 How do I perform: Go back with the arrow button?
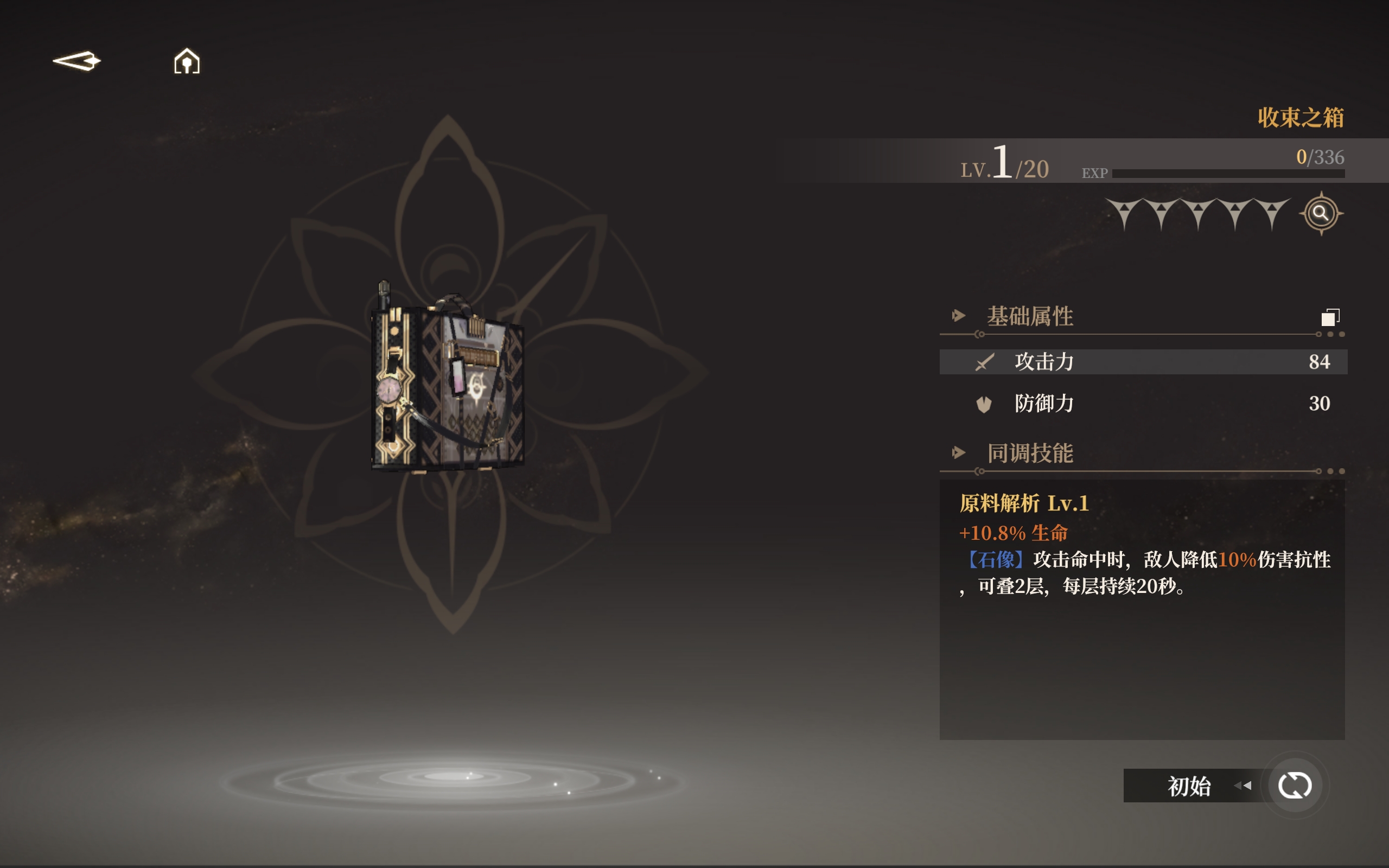[77, 61]
